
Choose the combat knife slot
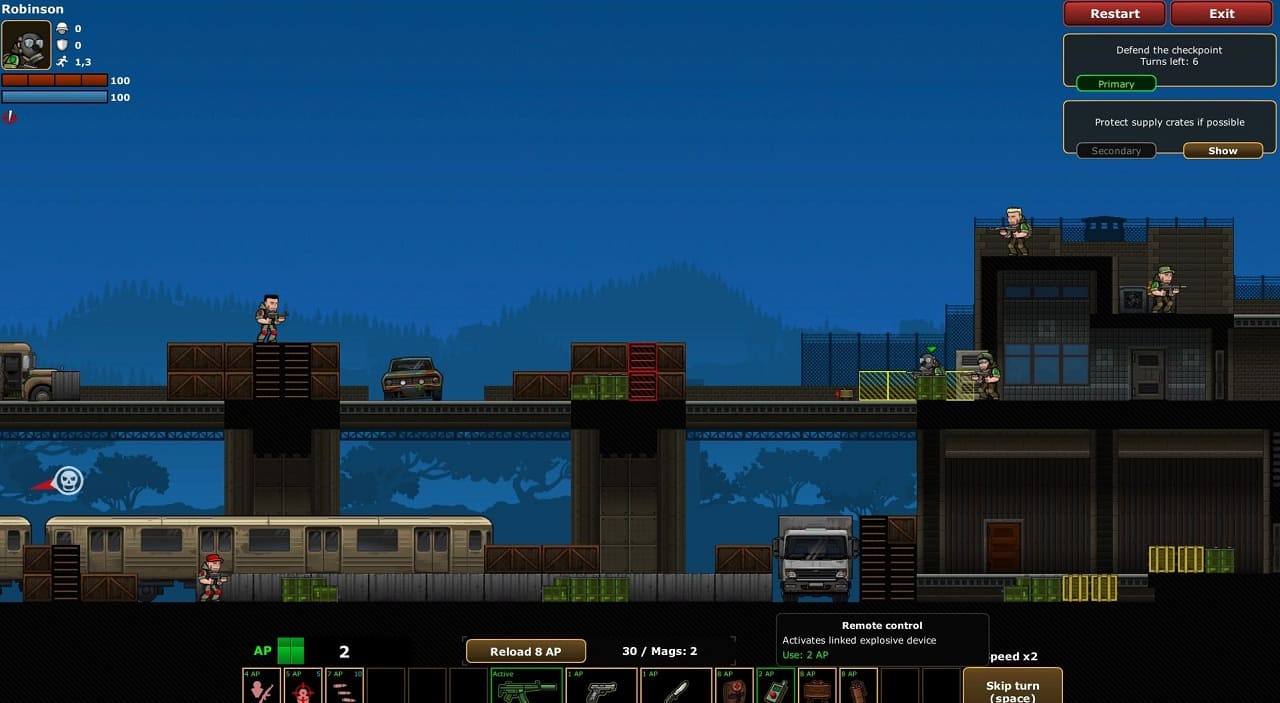(676, 687)
